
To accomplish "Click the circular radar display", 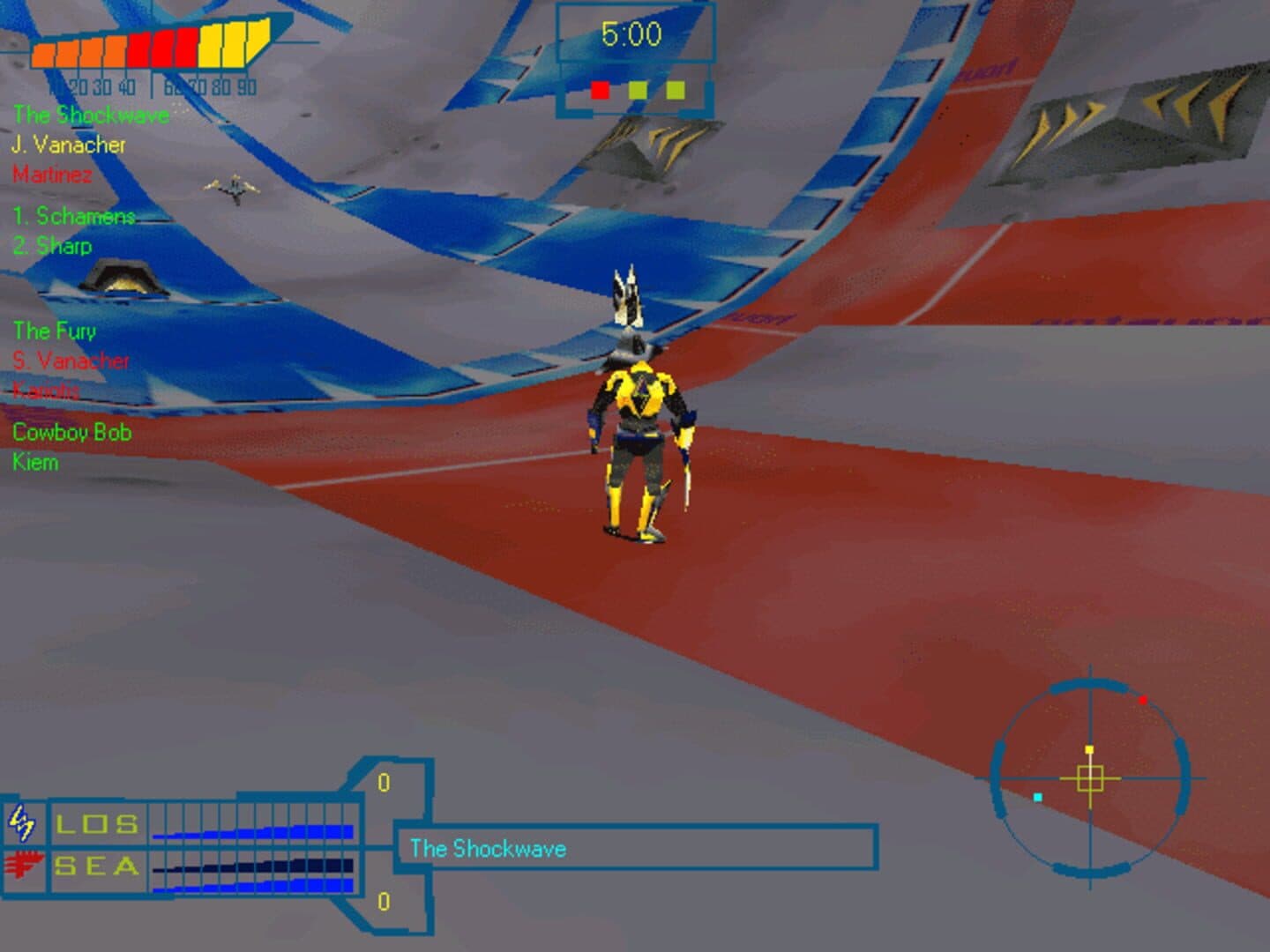I will (1090, 778).
